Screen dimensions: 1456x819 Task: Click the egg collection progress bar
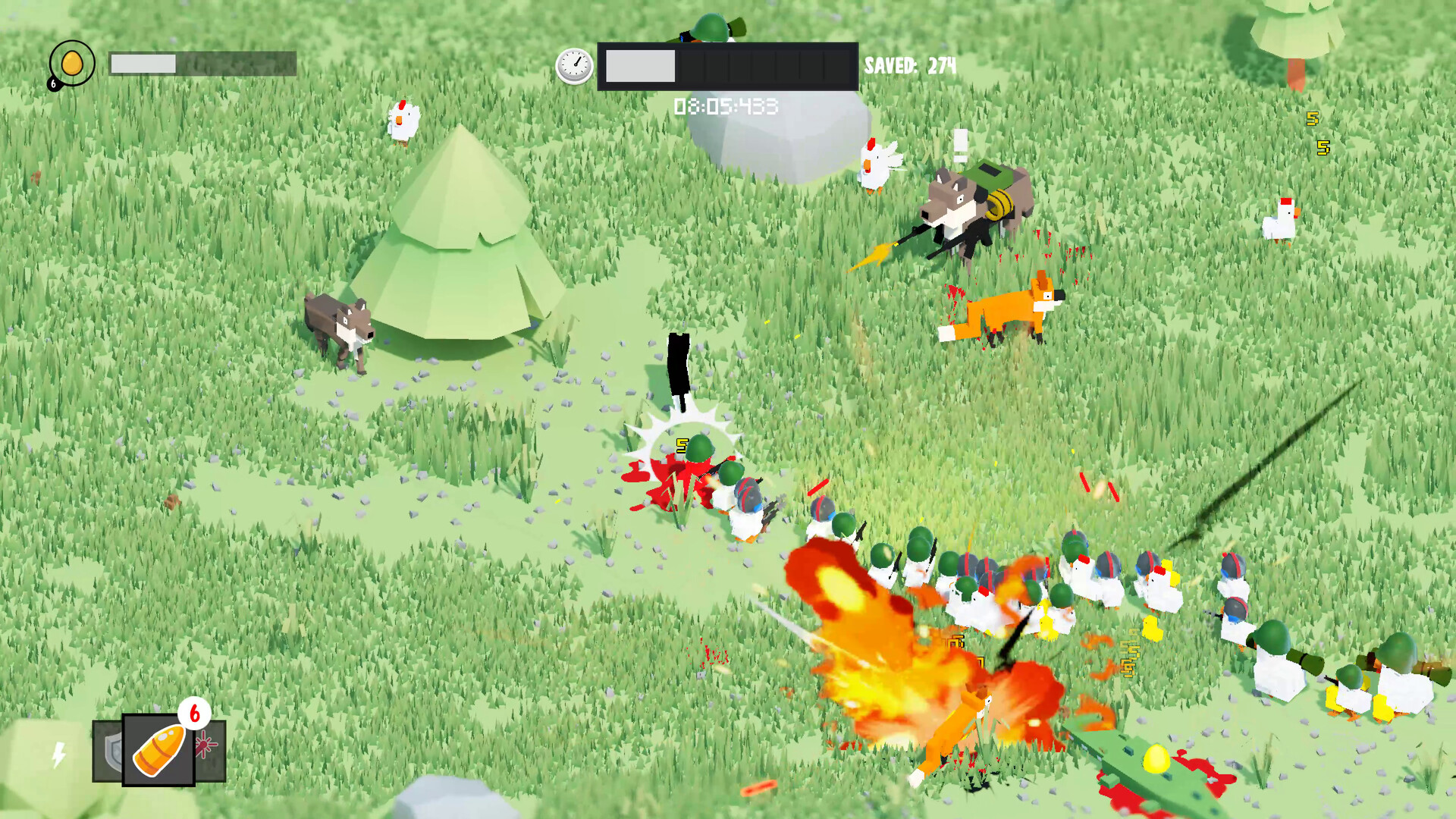tap(201, 64)
